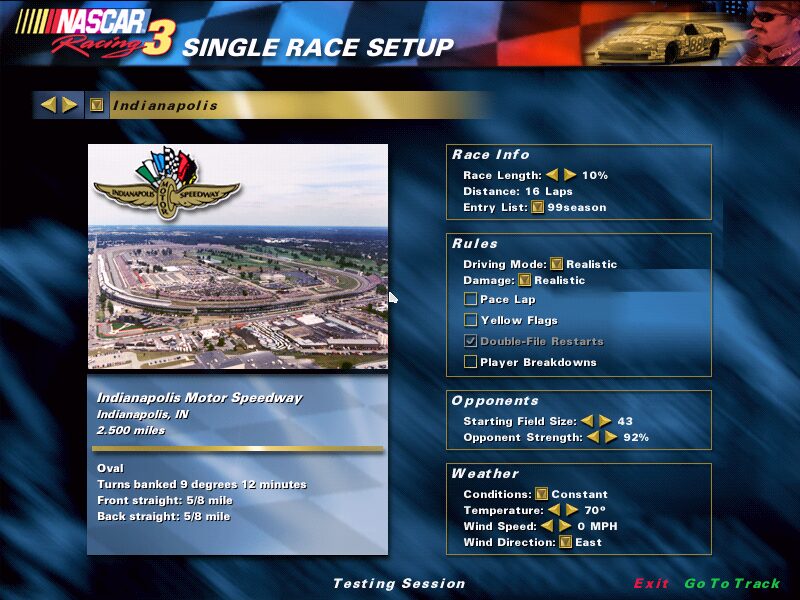Increase Opponent Strength with right arrow
The width and height of the screenshot is (800, 600).
pyautogui.click(x=610, y=438)
